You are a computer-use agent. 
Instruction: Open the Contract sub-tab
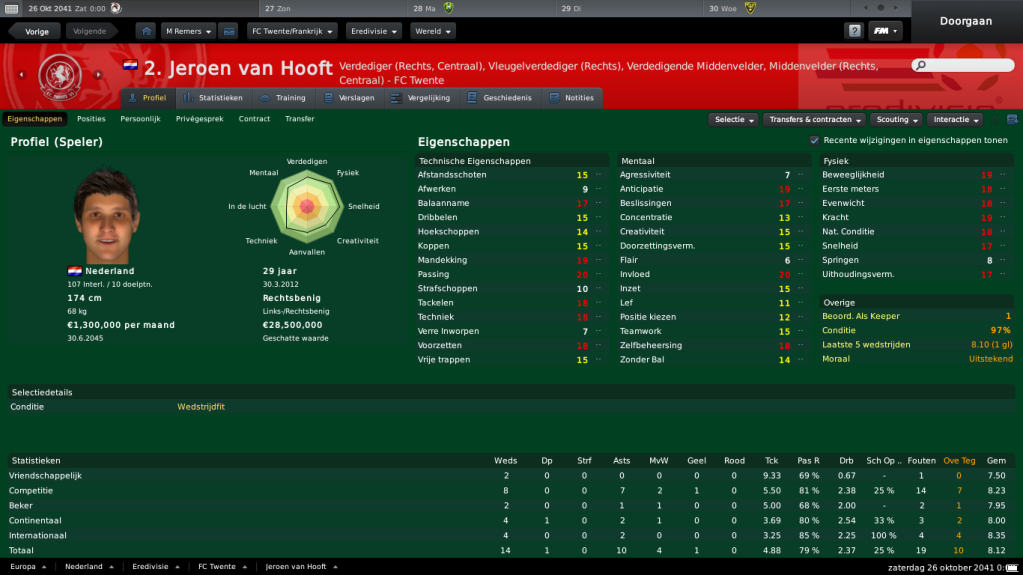tap(254, 119)
